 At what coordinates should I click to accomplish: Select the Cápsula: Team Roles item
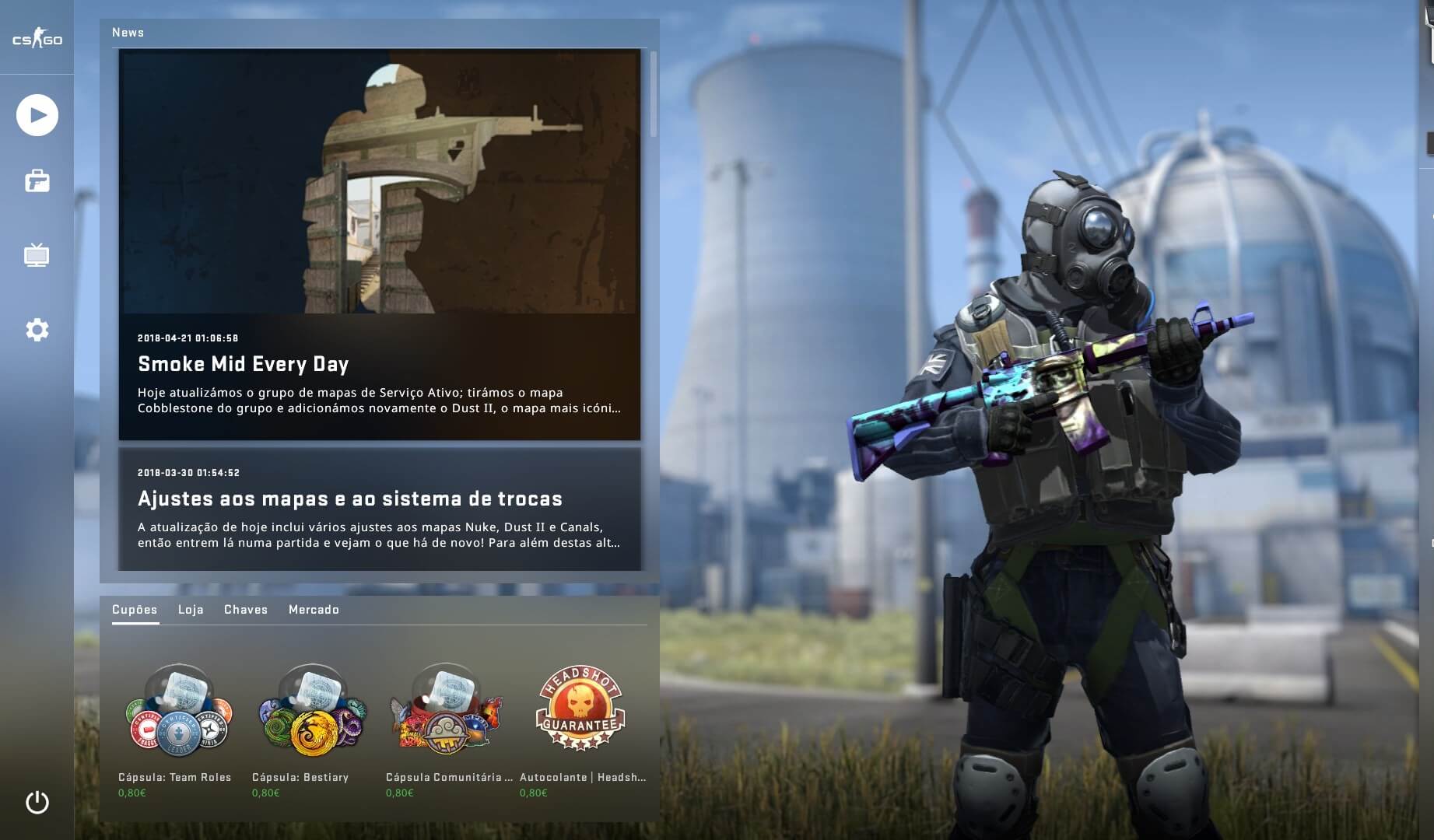(x=179, y=710)
